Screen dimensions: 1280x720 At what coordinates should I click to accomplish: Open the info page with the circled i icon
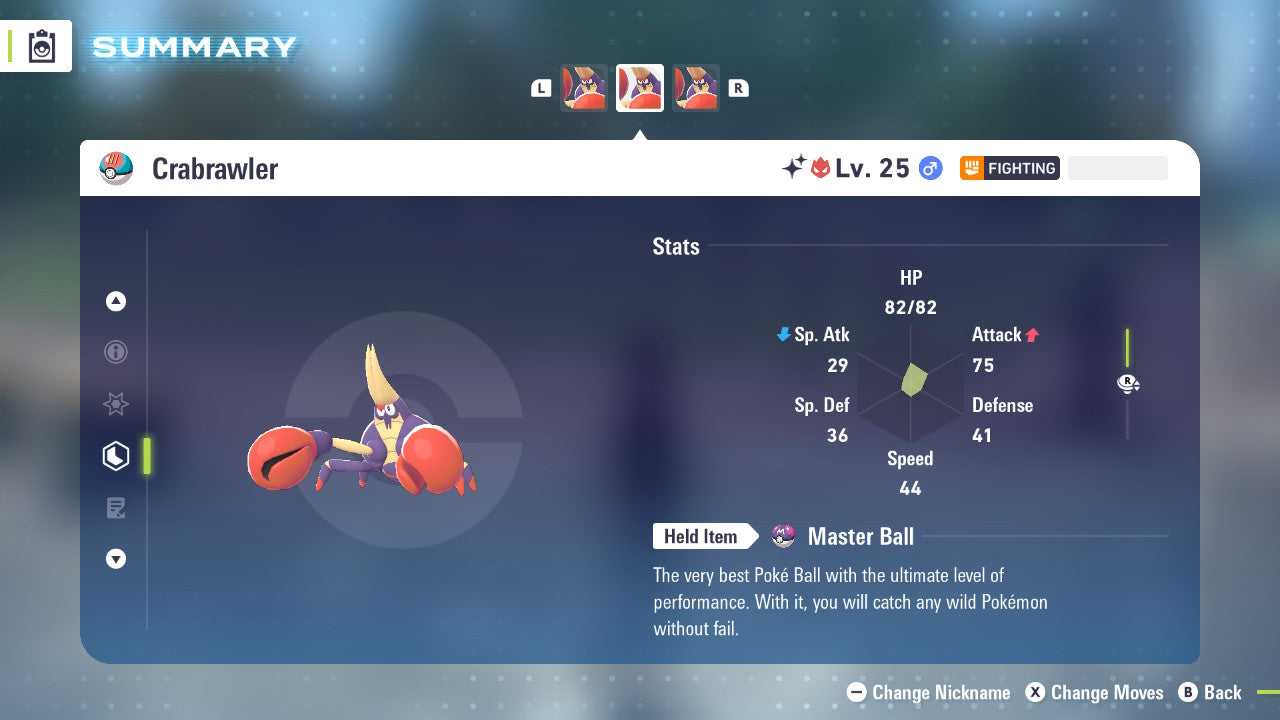[116, 352]
